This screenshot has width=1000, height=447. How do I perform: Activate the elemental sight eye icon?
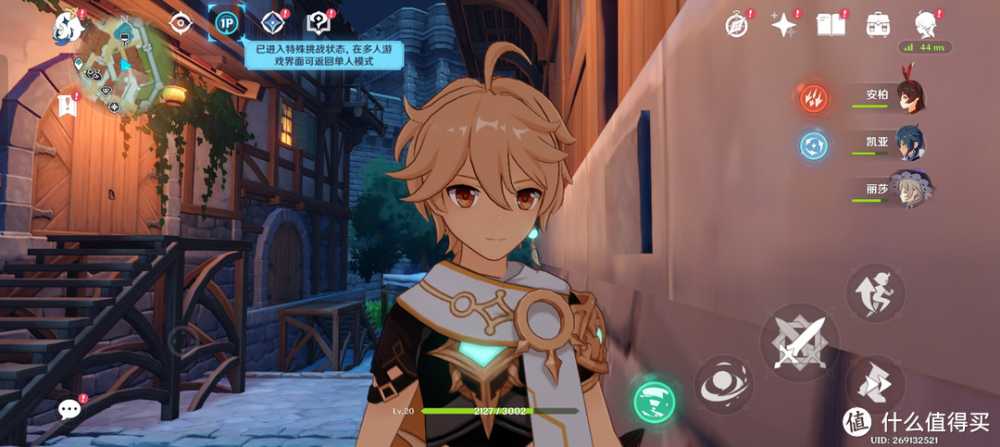point(181,24)
